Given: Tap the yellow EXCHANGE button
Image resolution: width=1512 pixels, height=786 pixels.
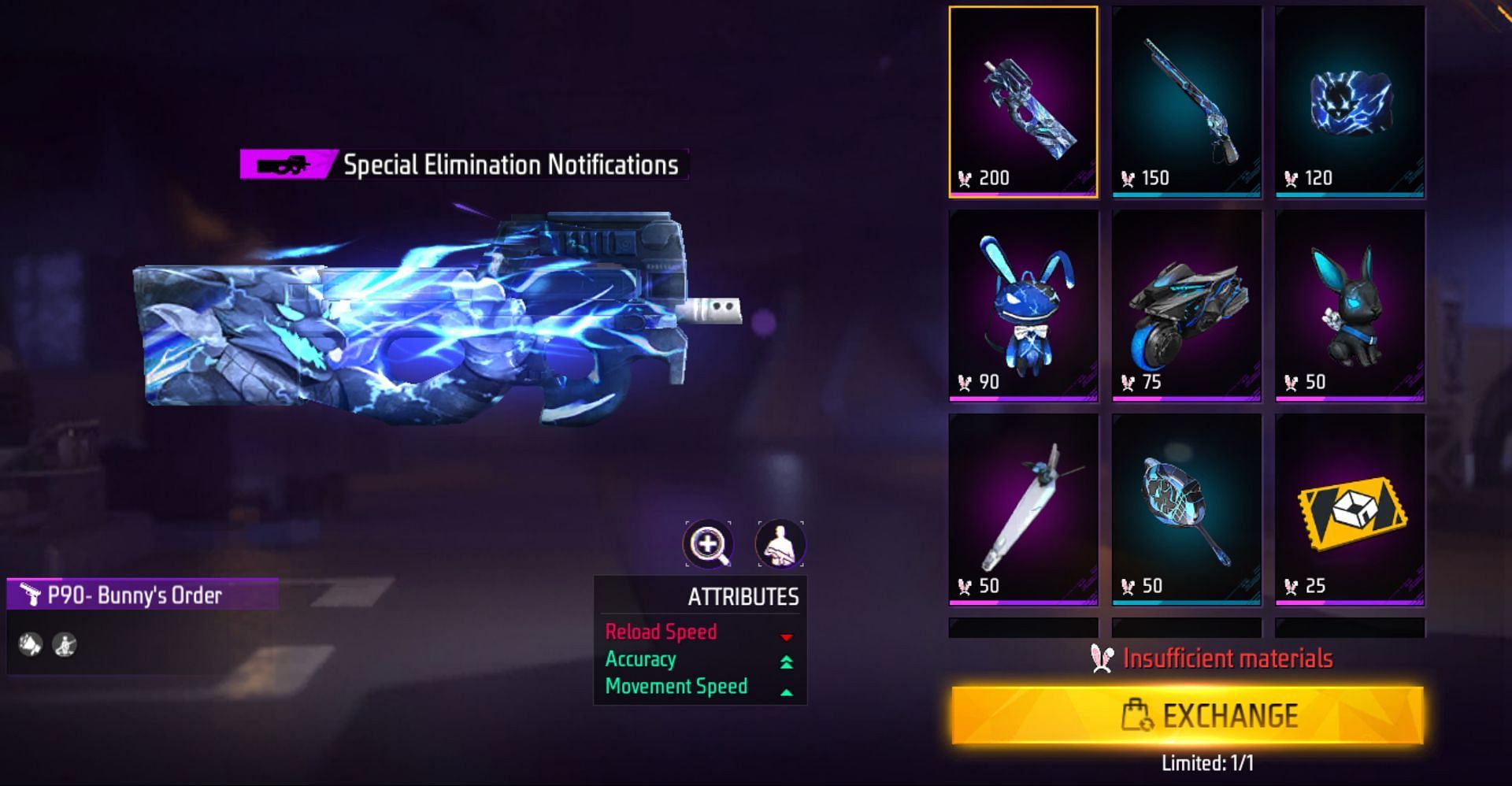Looking at the screenshot, I should click(x=1187, y=715).
